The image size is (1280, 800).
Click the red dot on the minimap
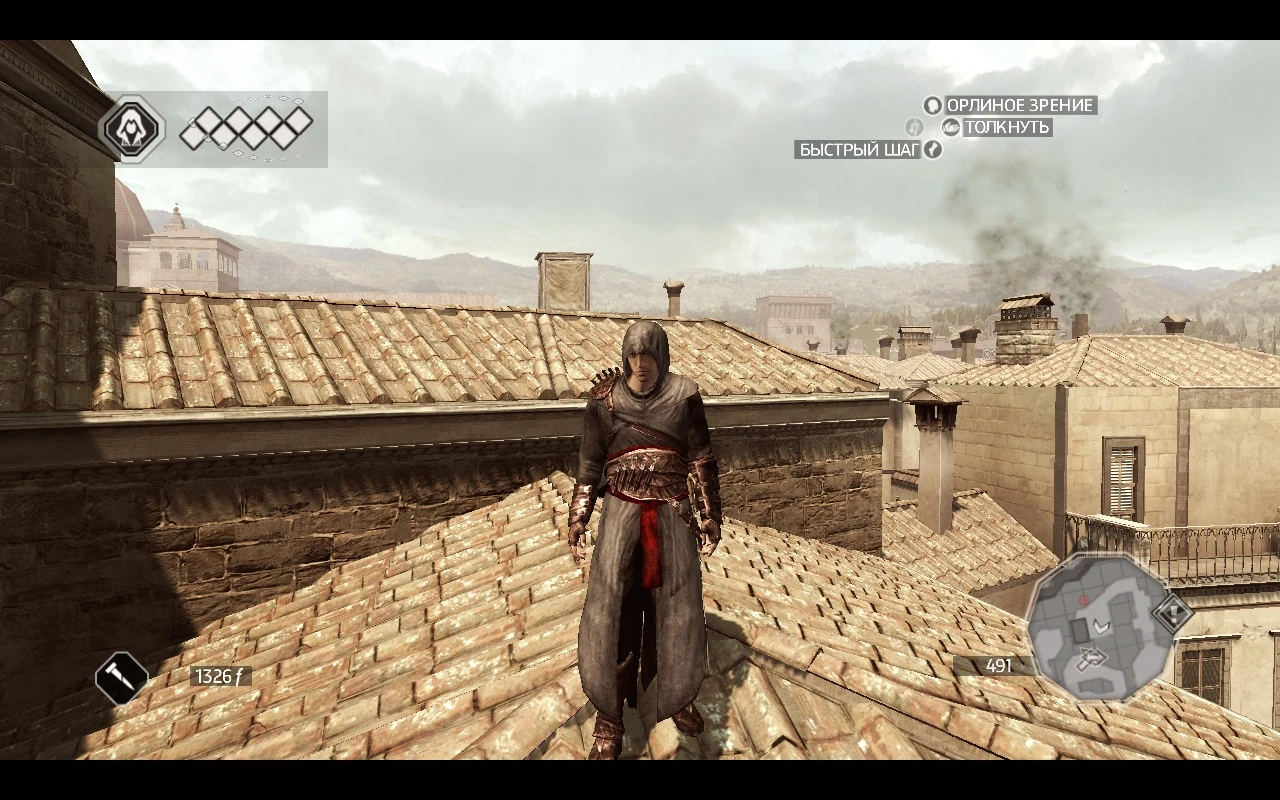(1083, 600)
